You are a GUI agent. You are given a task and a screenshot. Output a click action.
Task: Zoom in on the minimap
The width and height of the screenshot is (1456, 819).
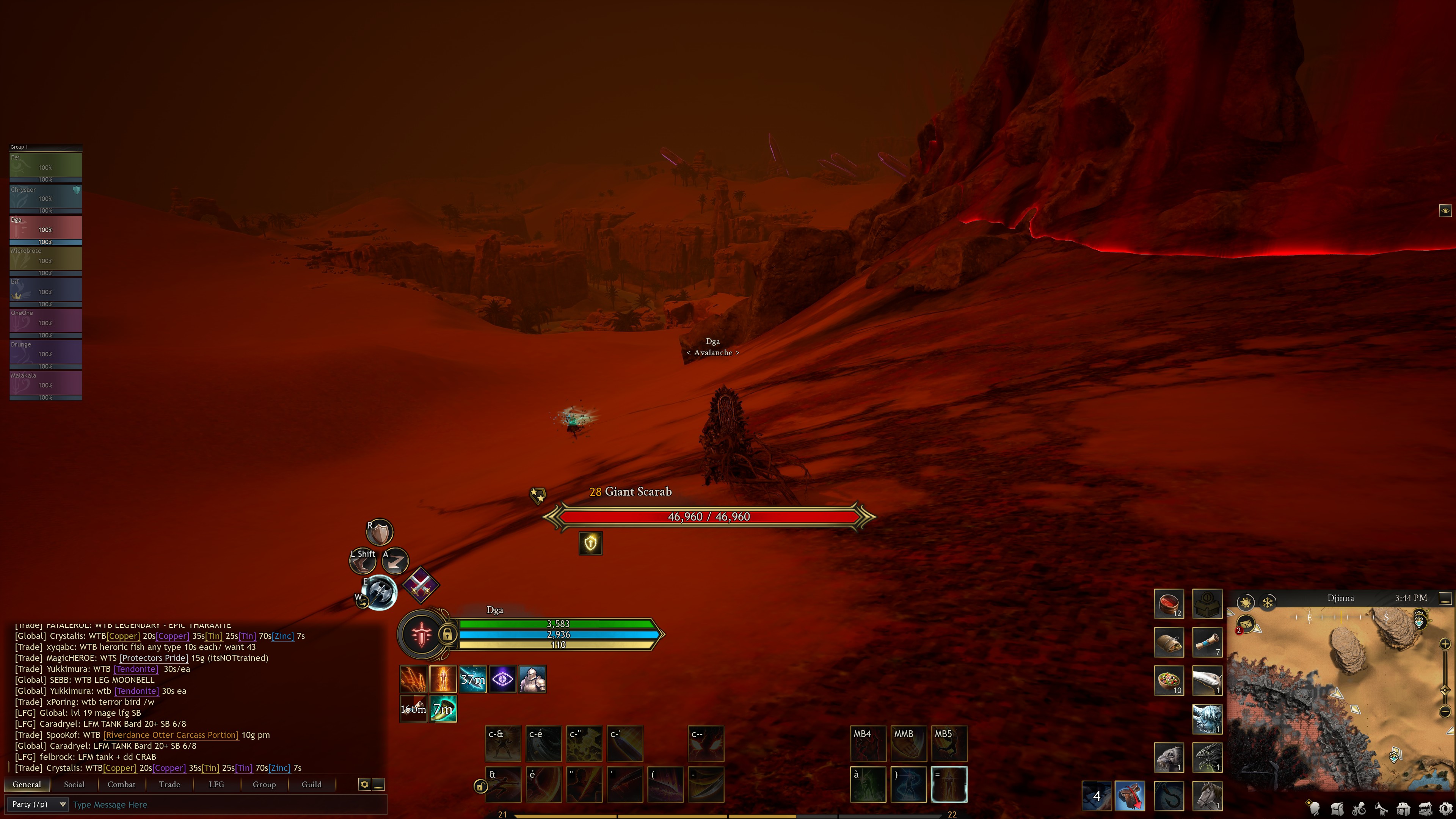point(1445,644)
